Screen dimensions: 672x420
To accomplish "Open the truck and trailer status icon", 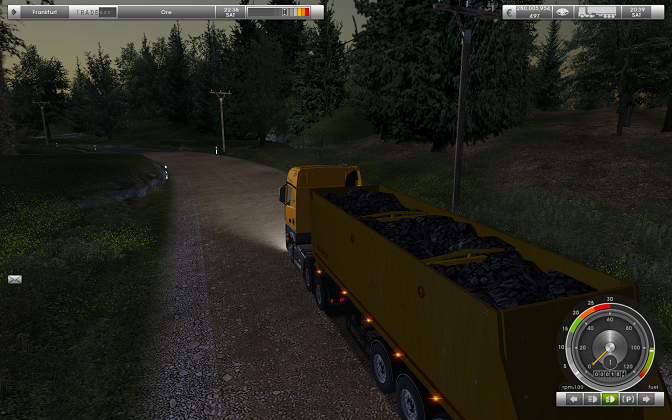I will point(595,12).
